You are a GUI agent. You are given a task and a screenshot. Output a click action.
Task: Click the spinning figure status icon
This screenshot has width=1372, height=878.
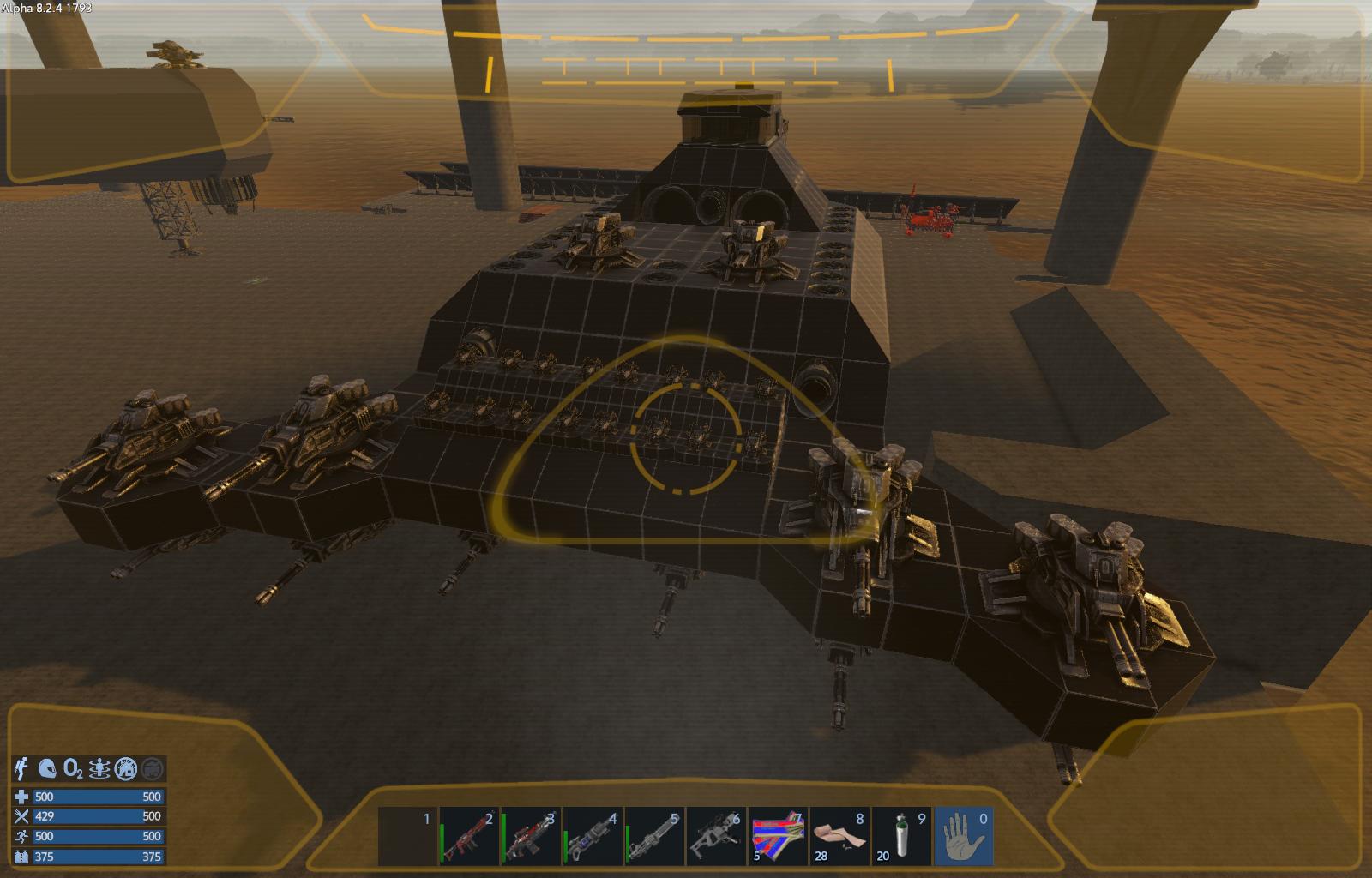pos(100,768)
